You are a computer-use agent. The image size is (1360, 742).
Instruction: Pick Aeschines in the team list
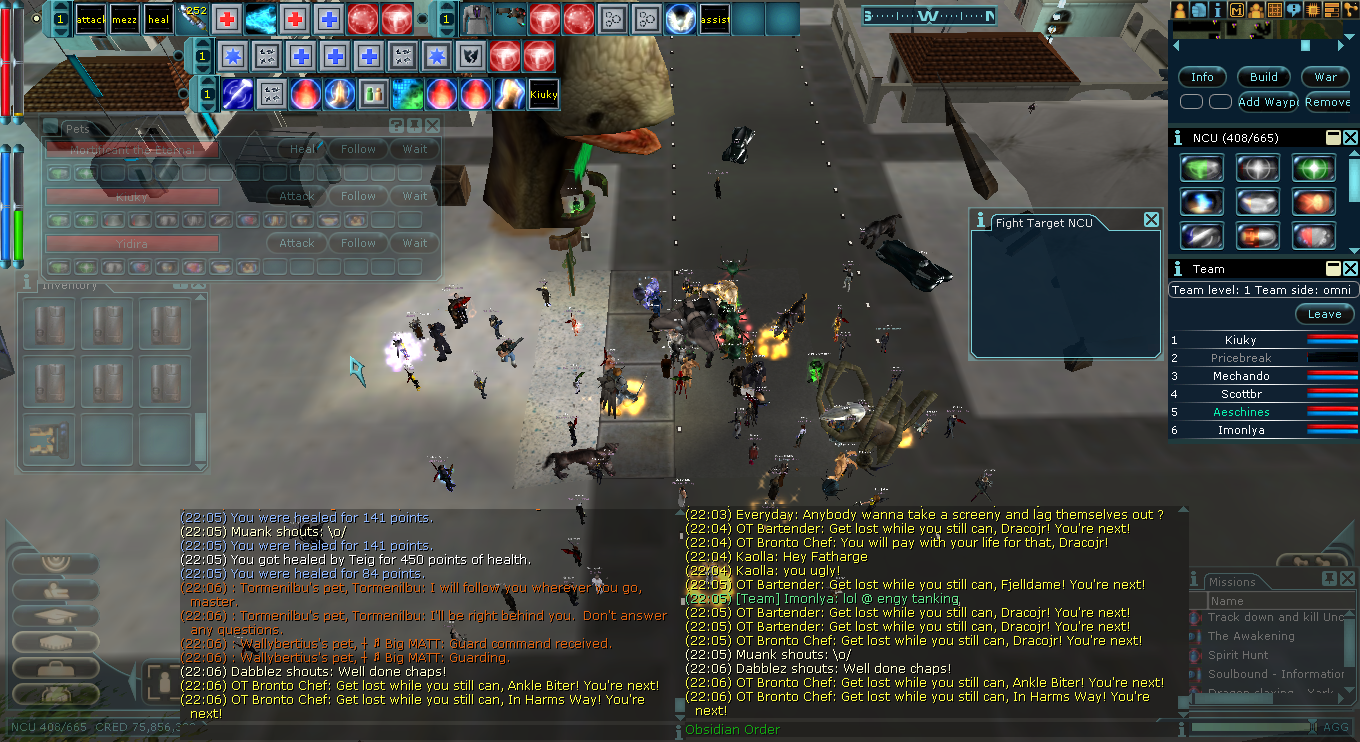click(1241, 412)
